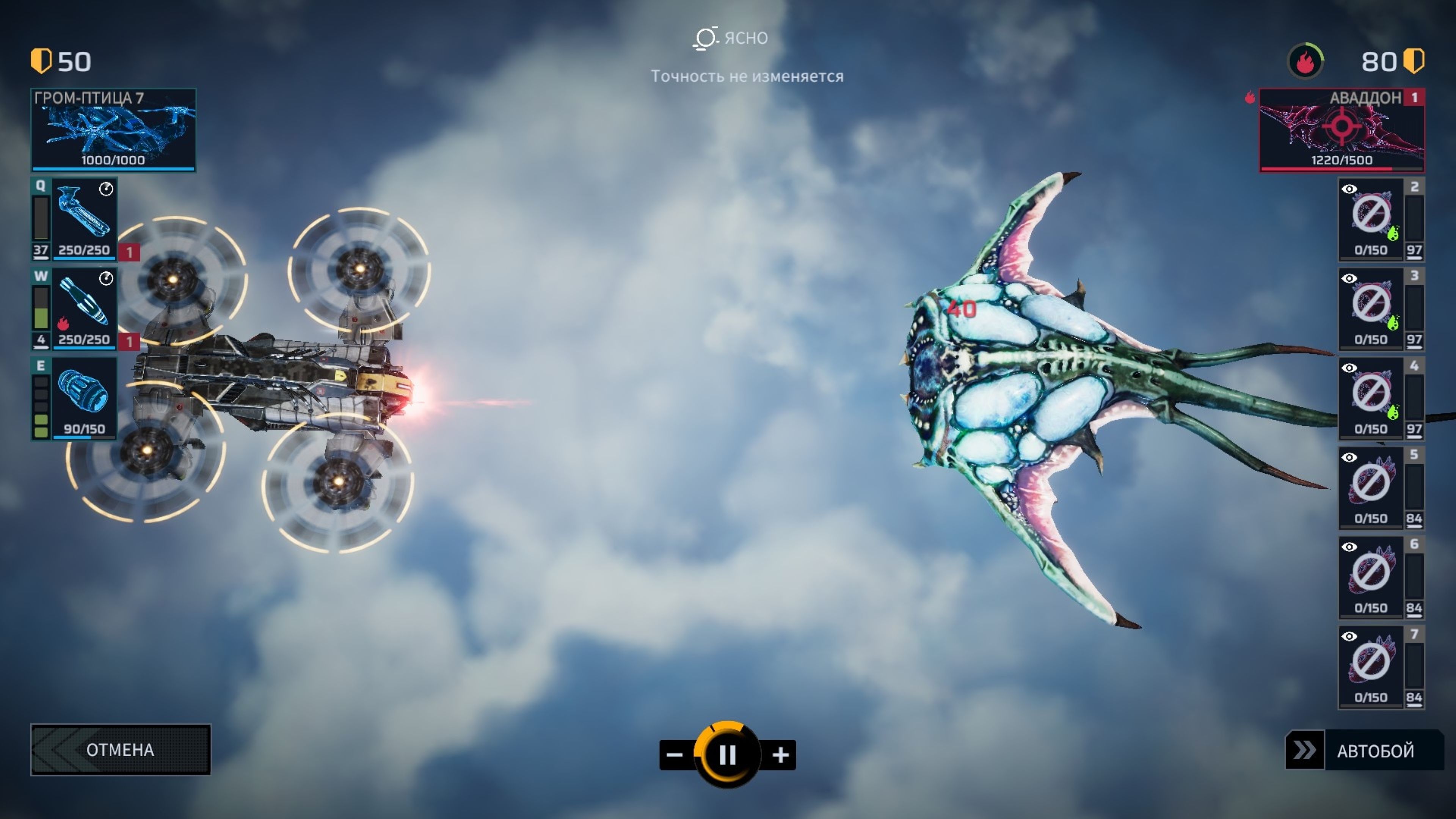Image resolution: width=1456 pixels, height=819 pixels.
Task: Target enemy part number 4
Action: tap(1371, 398)
